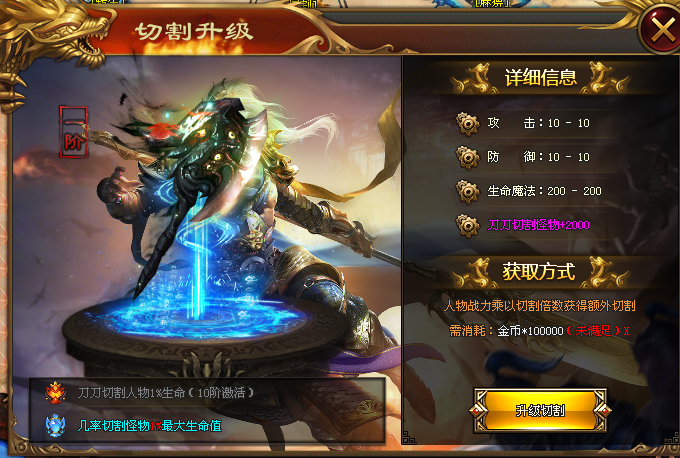Click the 升级切割 upgrade button
Viewport: 680px width, 458px height.
click(x=540, y=410)
